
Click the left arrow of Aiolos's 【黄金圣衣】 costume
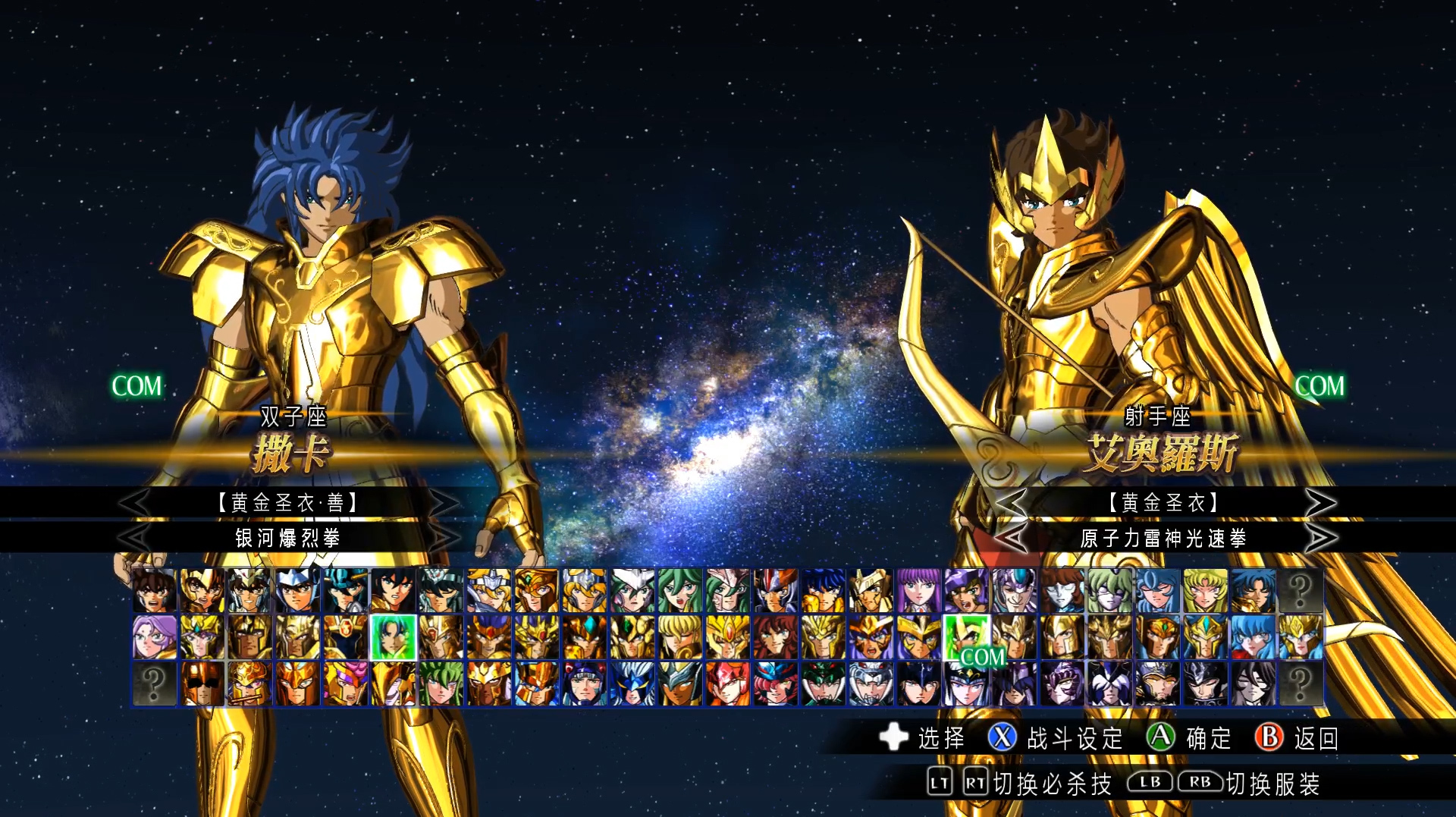(x=1011, y=502)
